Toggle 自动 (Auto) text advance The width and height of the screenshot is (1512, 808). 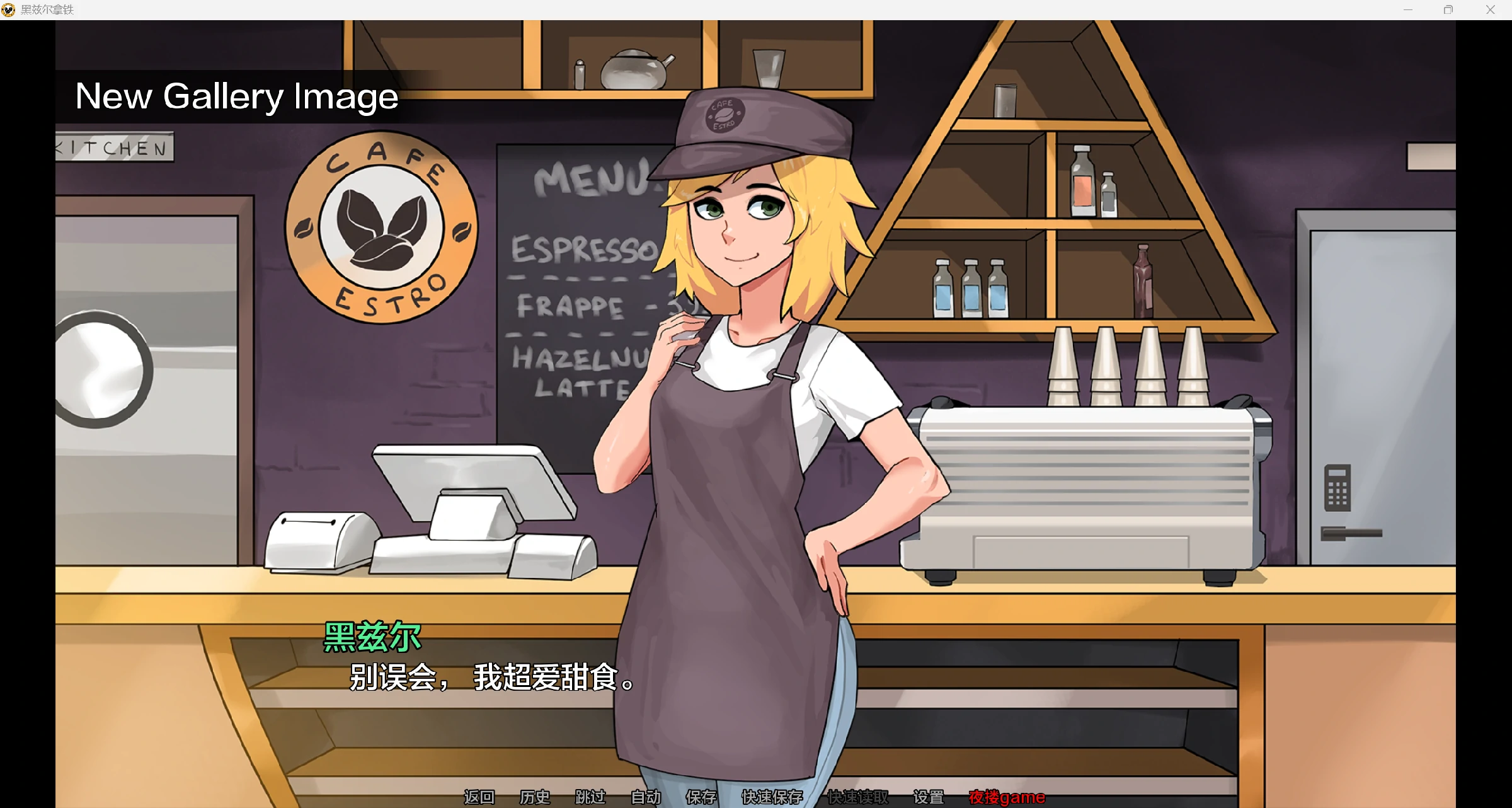pyautogui.click(x=646, y=797)
